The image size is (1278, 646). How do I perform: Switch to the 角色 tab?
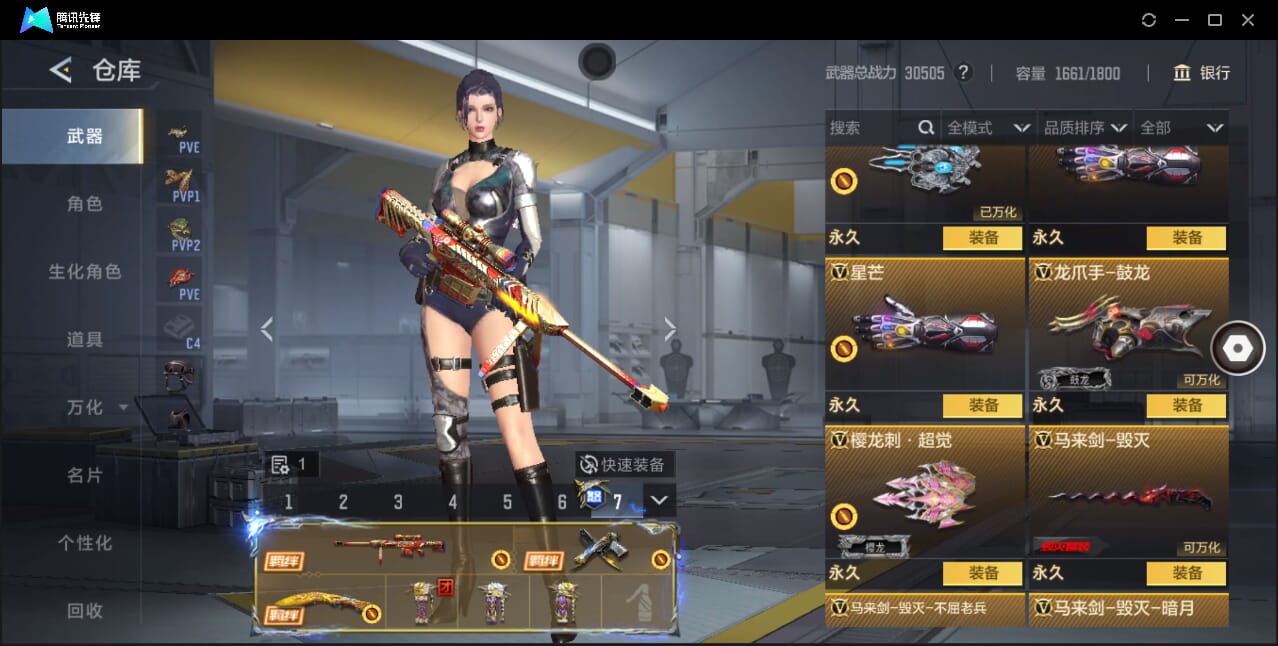click(x=85, y=204)
